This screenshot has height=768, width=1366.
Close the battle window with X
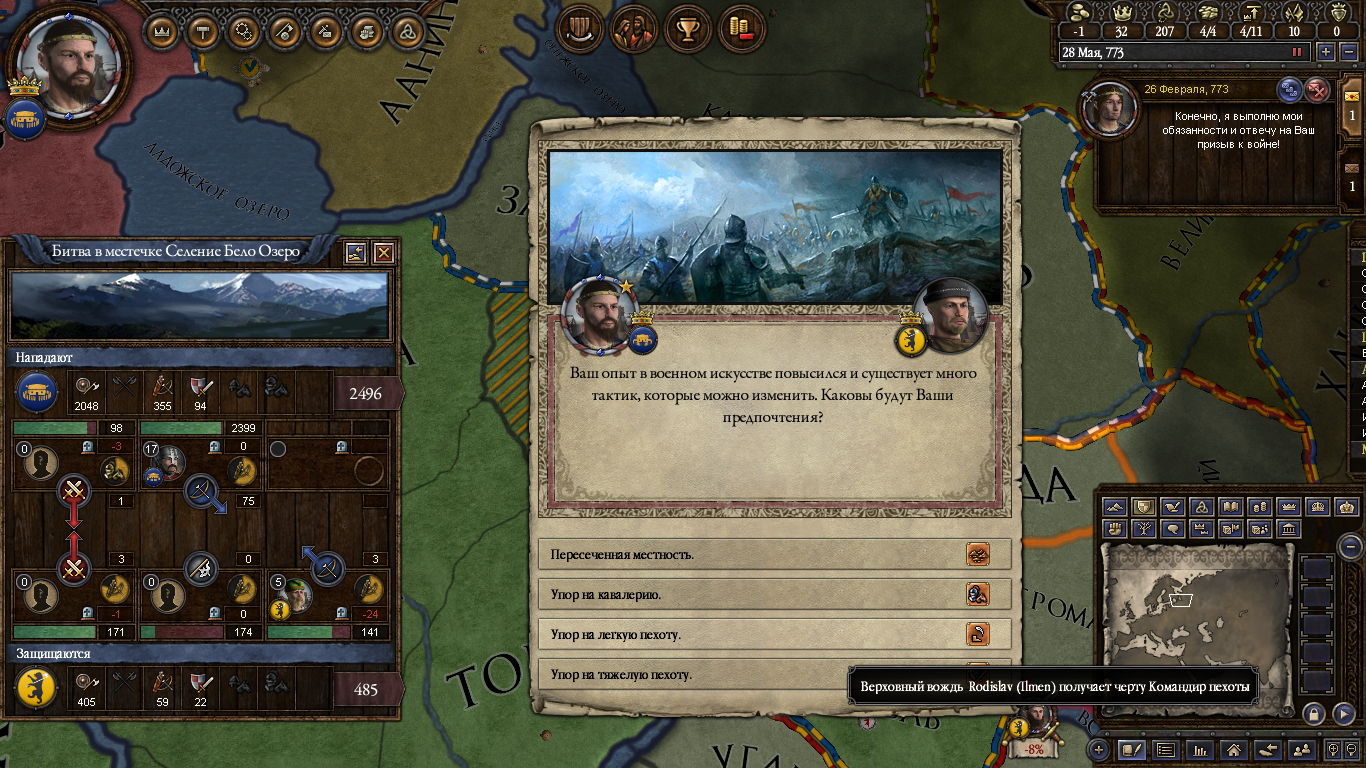click(383, 253)
